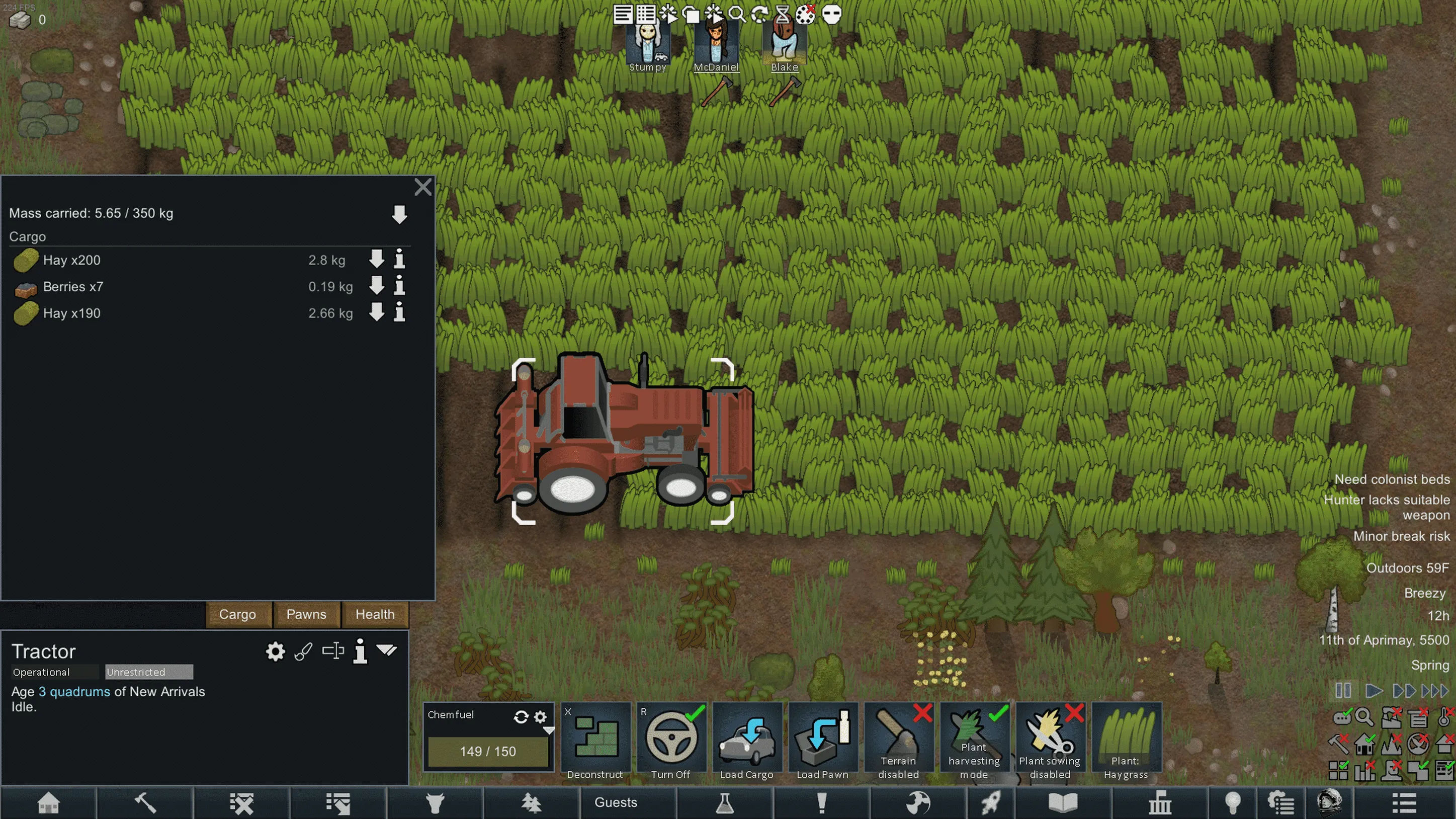1456x819 pixels.
Task: Select colonist McDaniel portrait
Action: click(x=716, y=45)
